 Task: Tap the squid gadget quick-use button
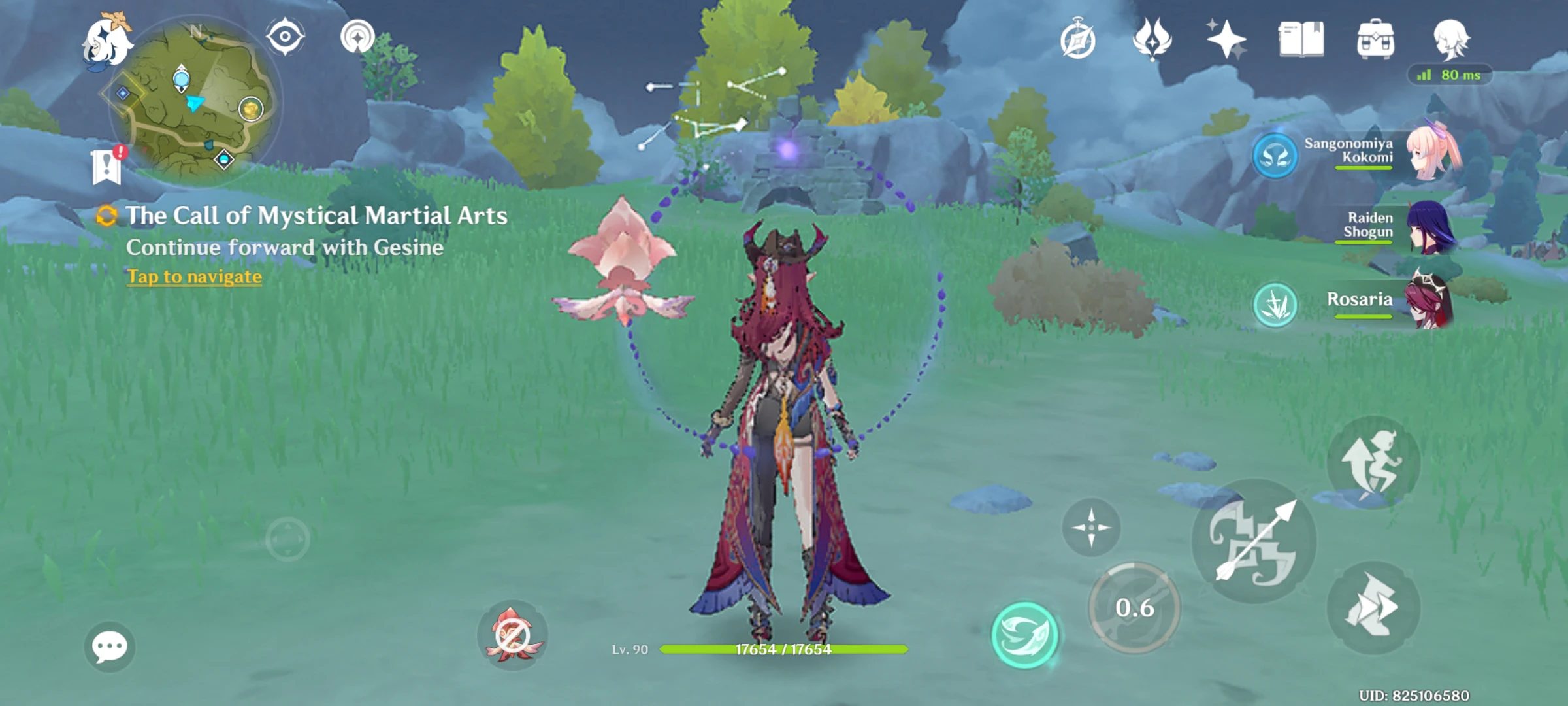512,634
